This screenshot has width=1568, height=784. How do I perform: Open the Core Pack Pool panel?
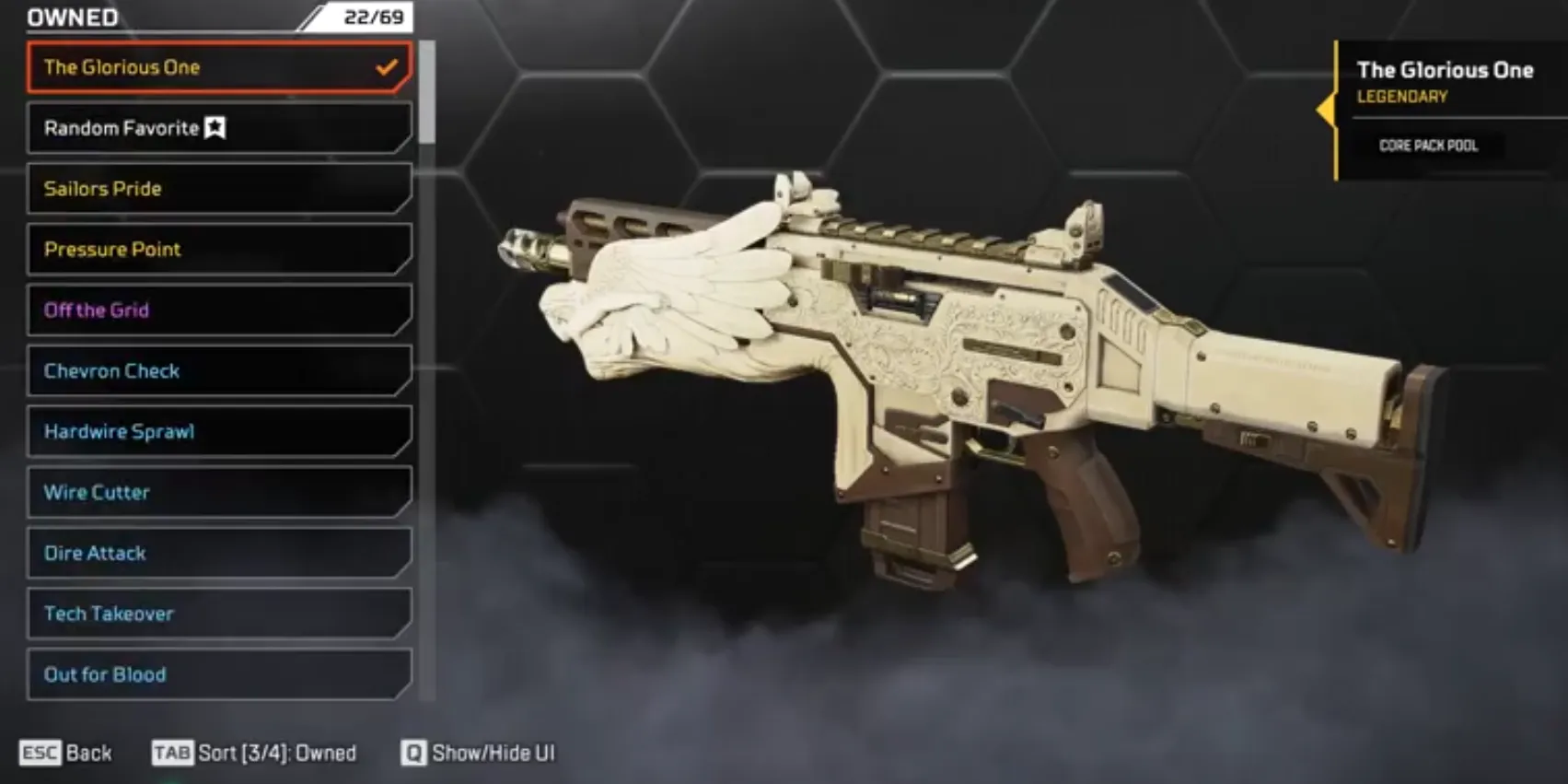point(1428,146)
